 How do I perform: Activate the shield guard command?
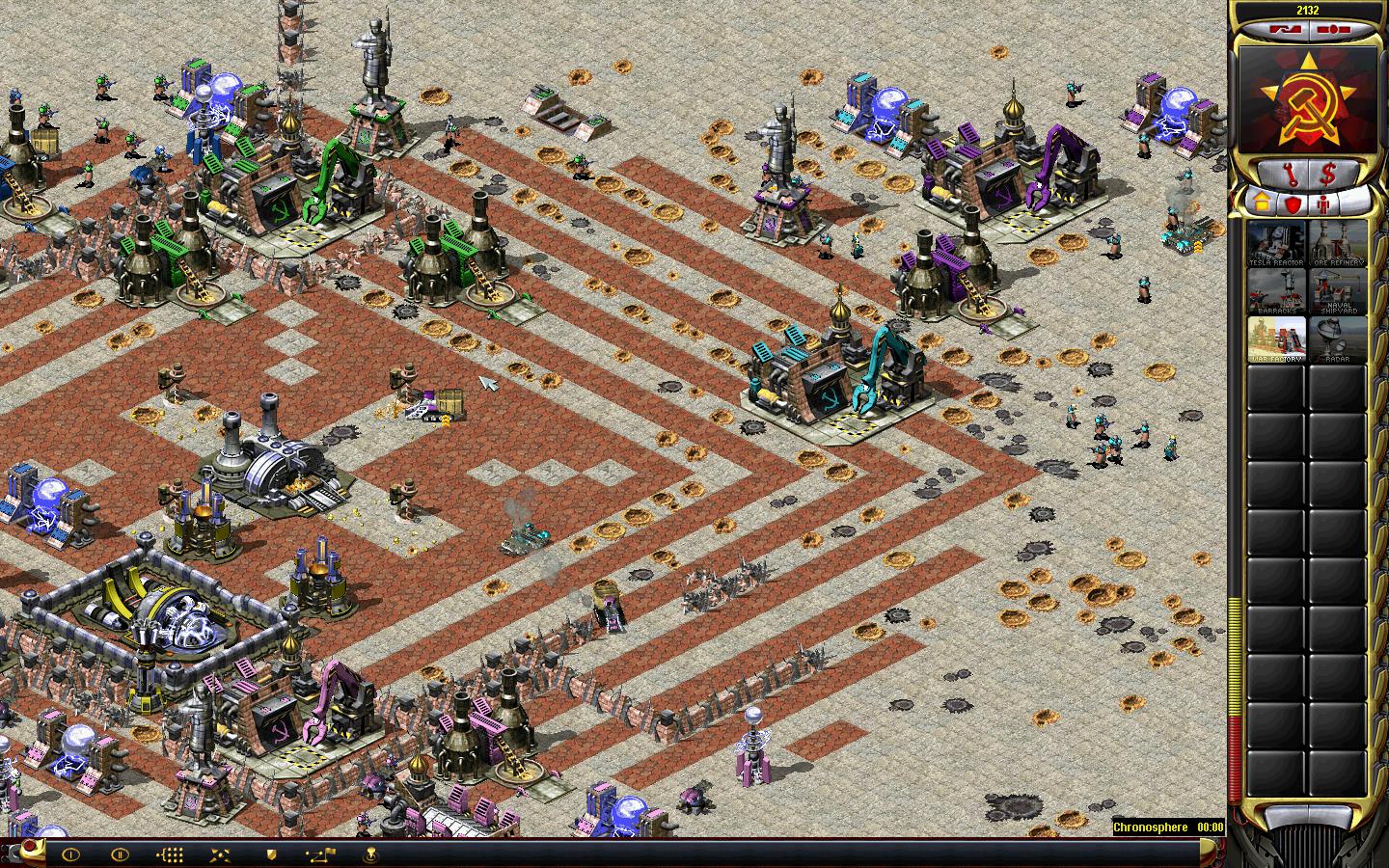pos(271,854)
